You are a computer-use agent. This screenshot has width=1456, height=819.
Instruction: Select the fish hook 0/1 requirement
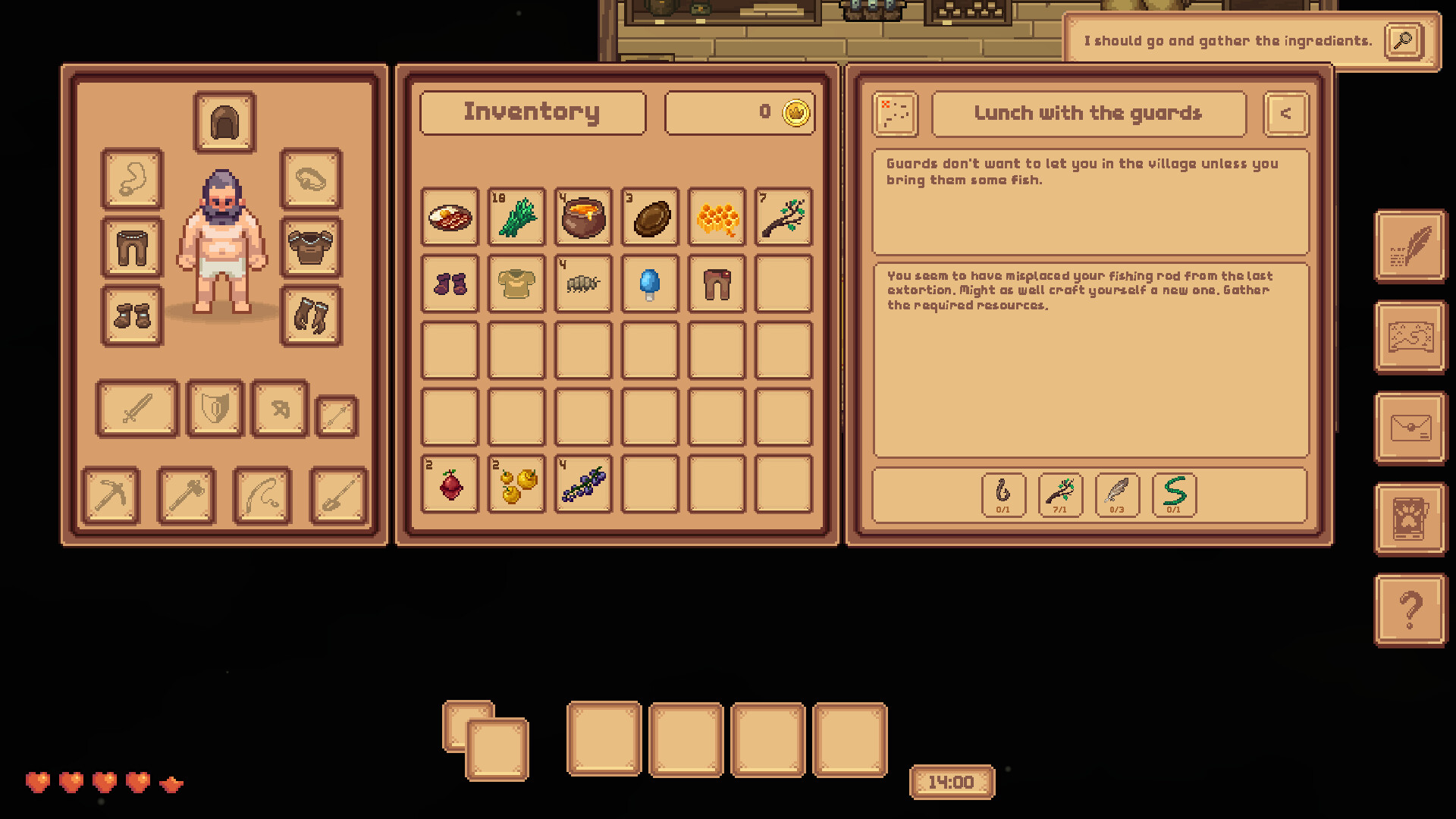[x=1003, y=495]
